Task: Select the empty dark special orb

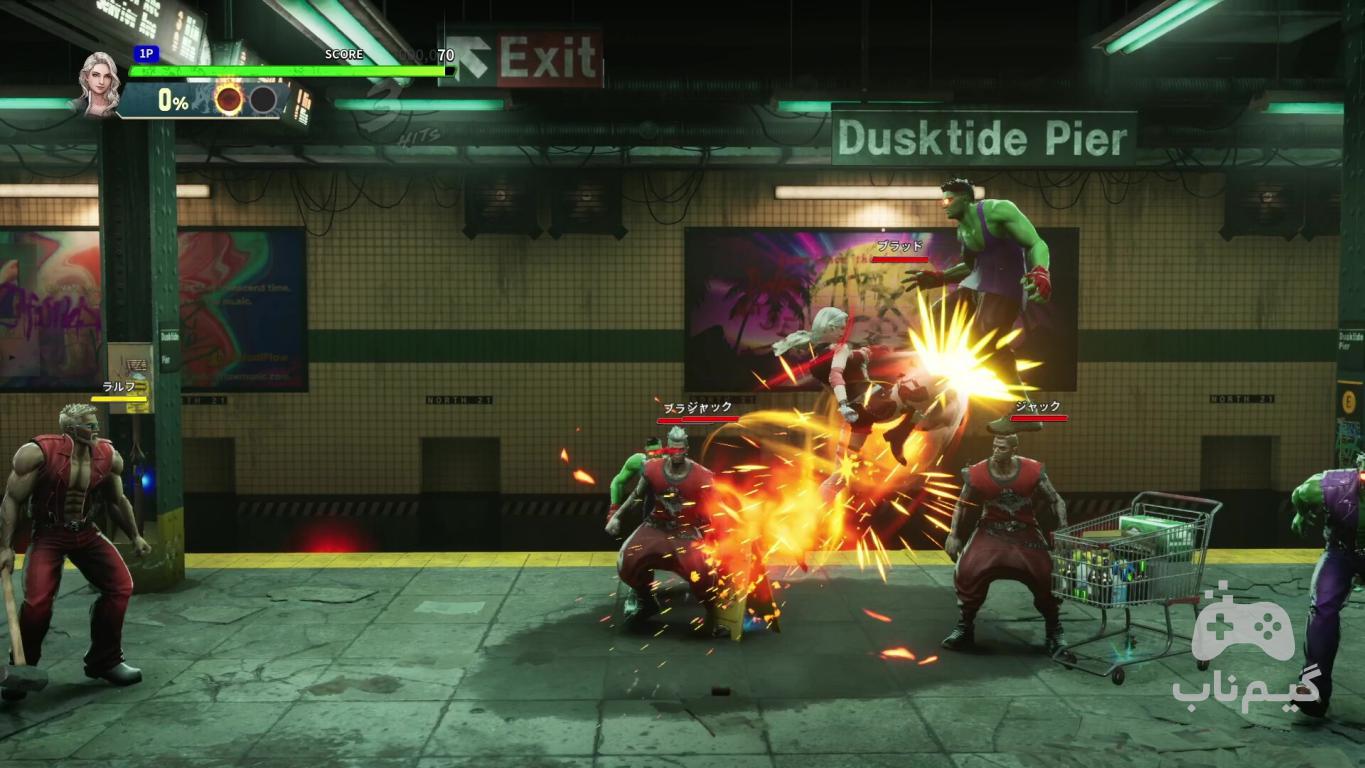Action: pos(263,100)
